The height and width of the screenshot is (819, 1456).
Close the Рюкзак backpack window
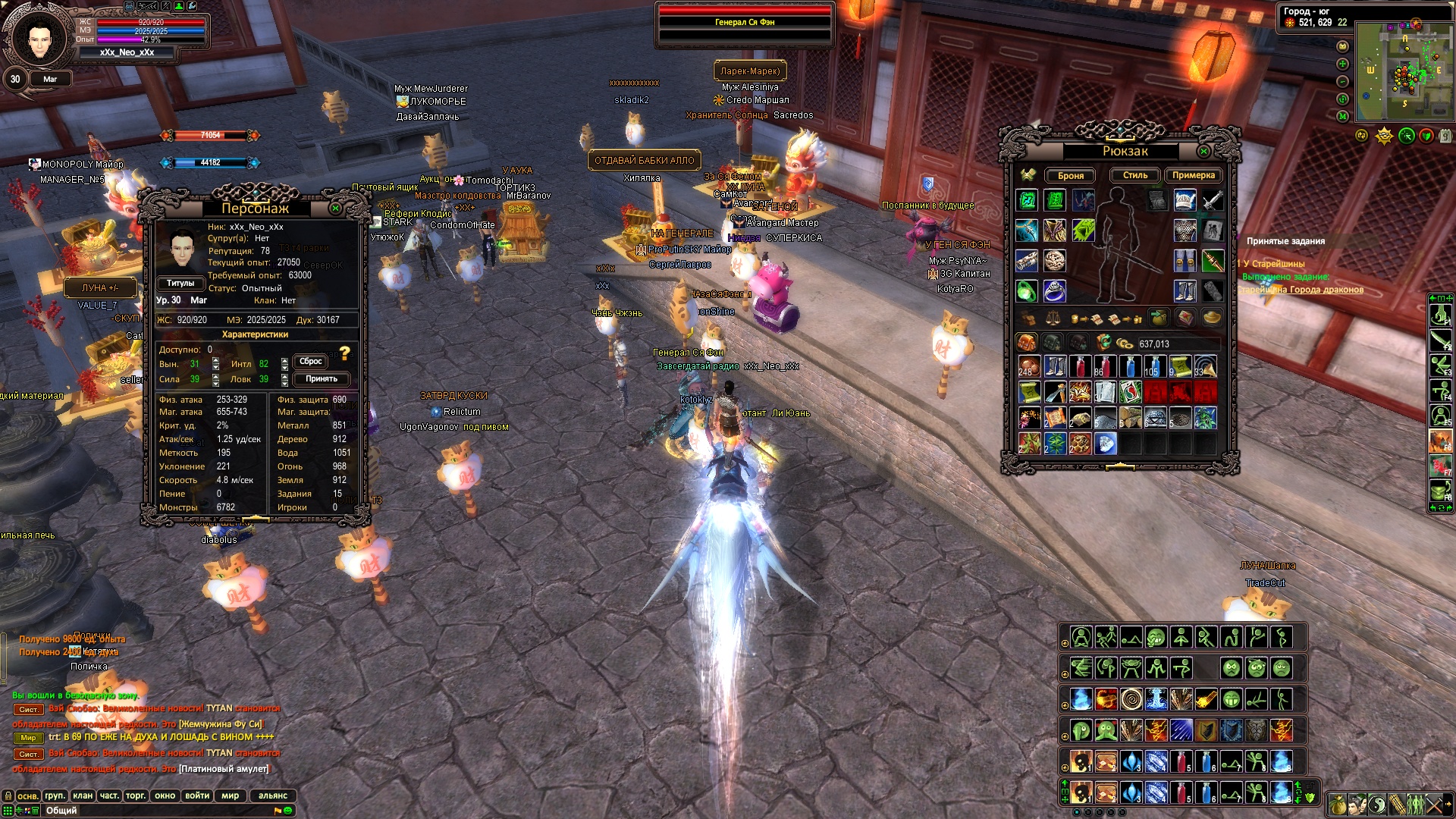pyautogui.click(x=1203, y=152)
